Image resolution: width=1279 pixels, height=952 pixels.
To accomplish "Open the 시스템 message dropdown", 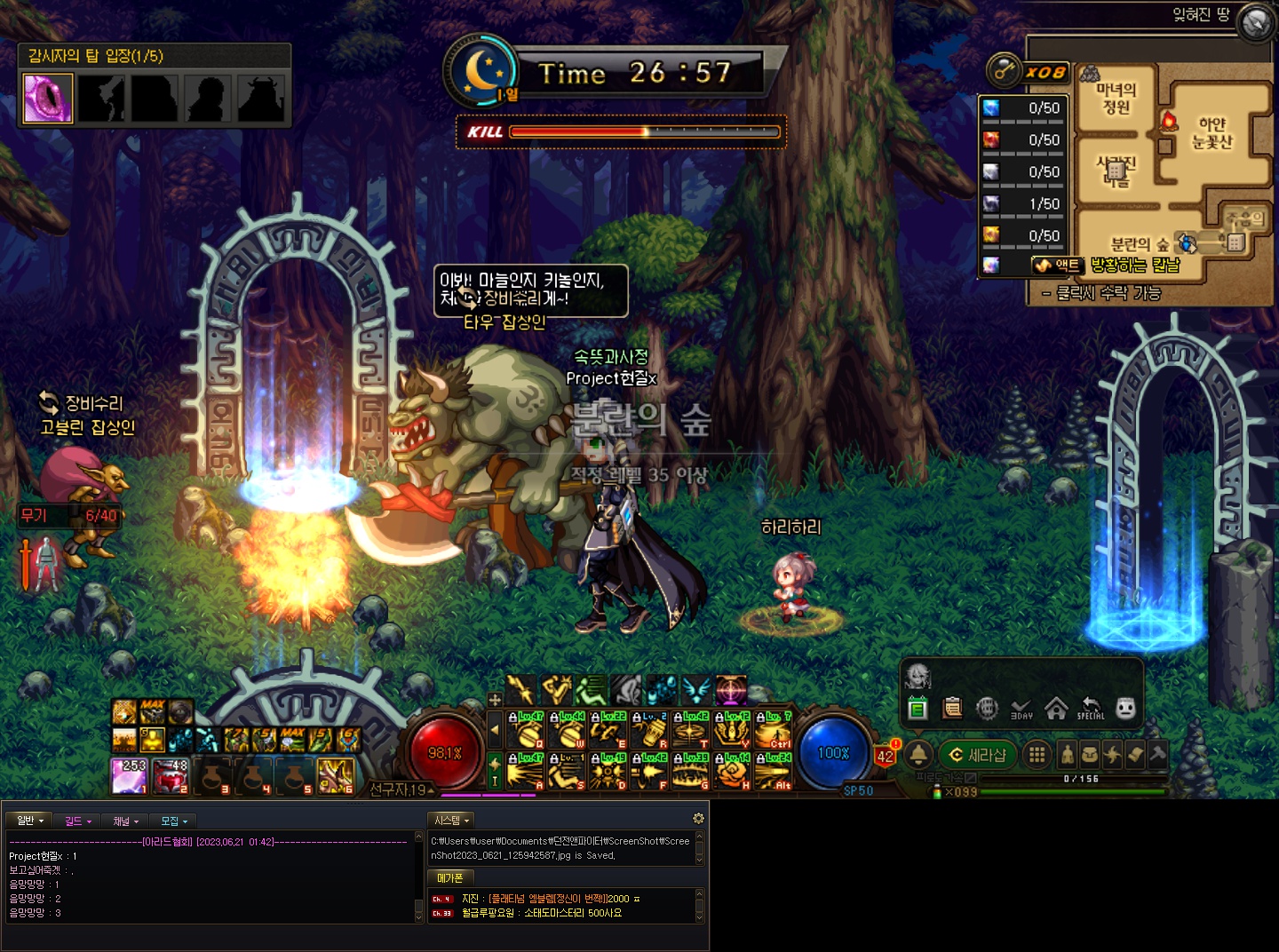I will pyautogui.click(x=451, y=821).
